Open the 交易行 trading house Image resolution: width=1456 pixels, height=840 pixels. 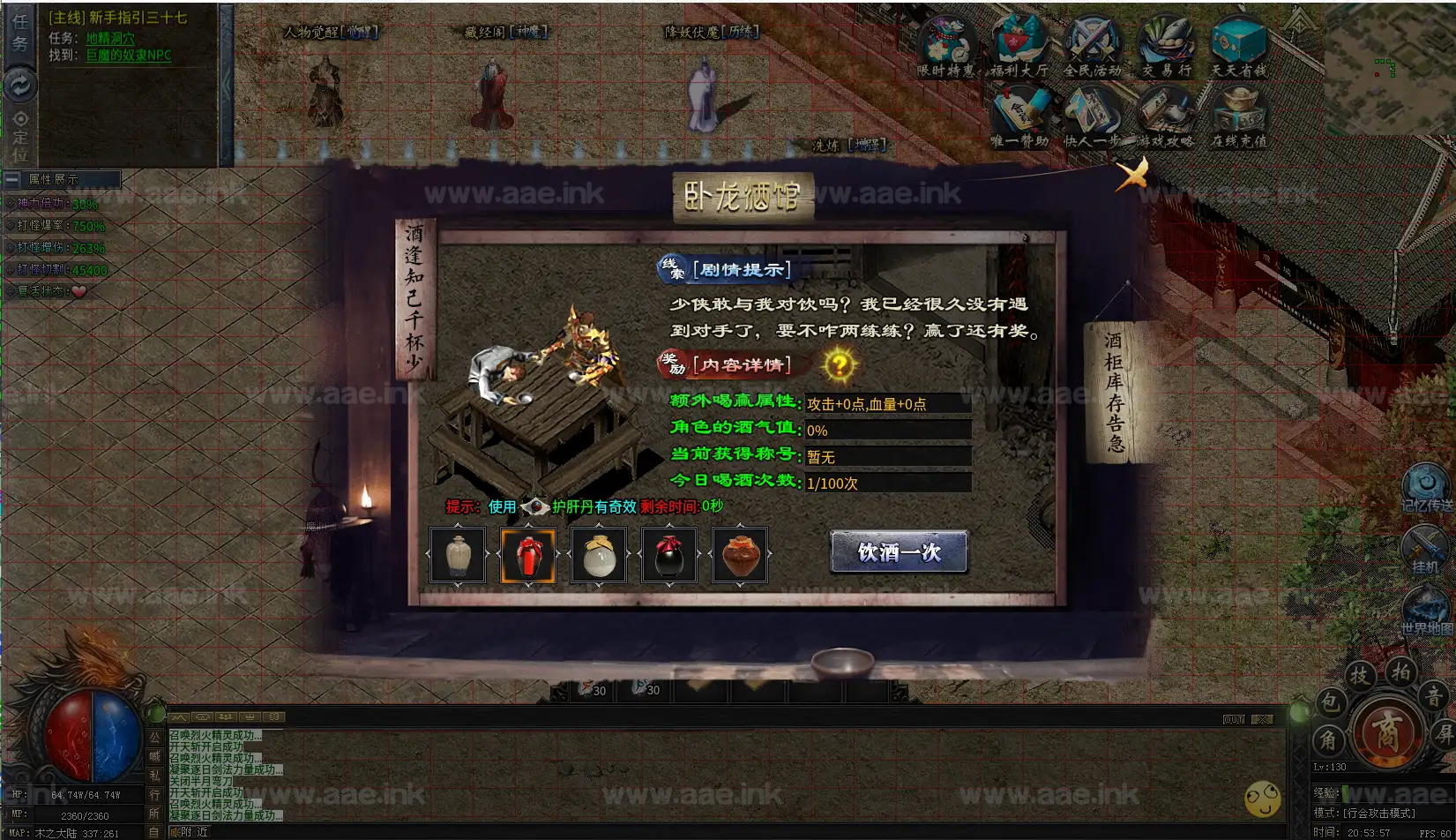(1166, 47)
